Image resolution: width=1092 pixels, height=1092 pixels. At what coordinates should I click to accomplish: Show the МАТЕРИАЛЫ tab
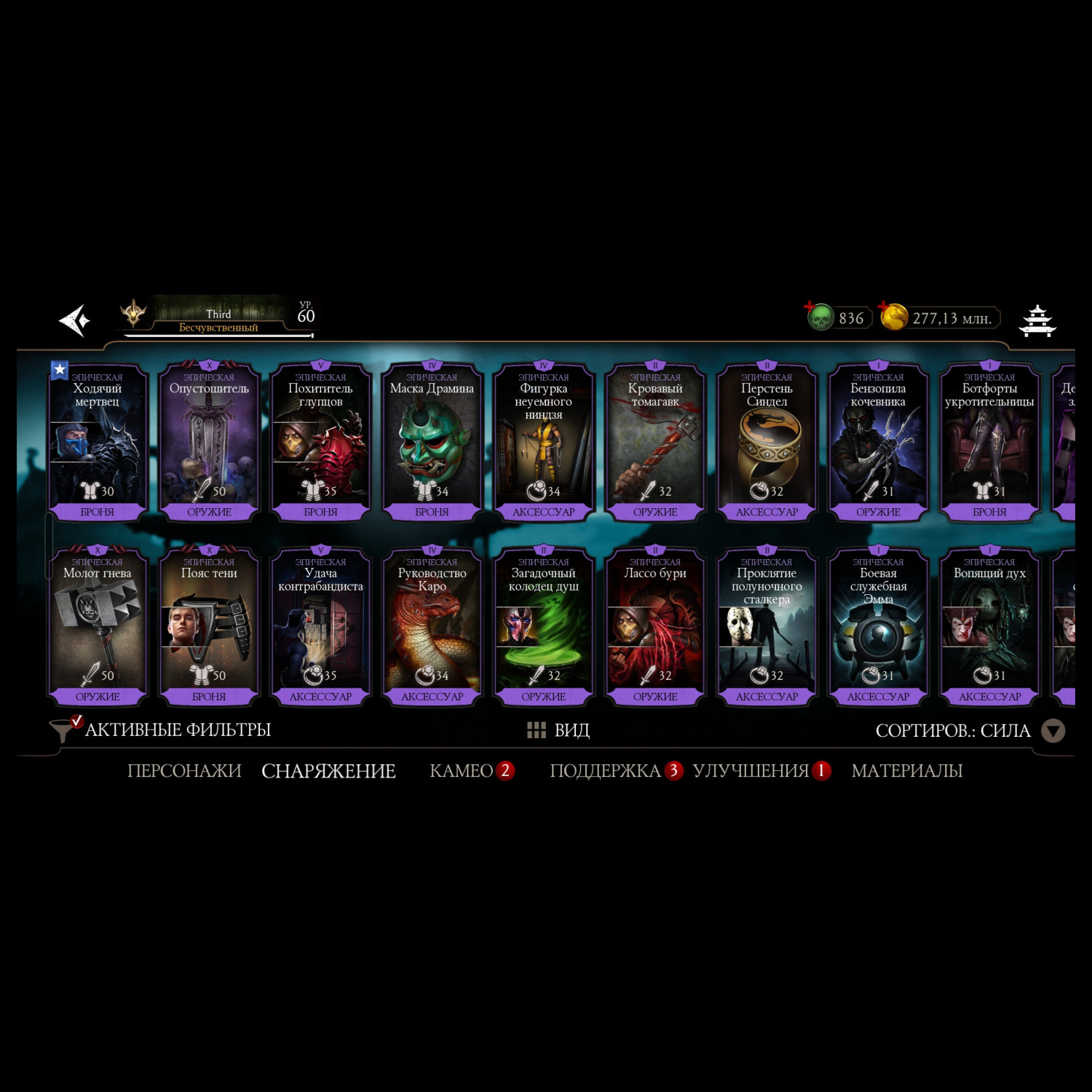(906, 771)
